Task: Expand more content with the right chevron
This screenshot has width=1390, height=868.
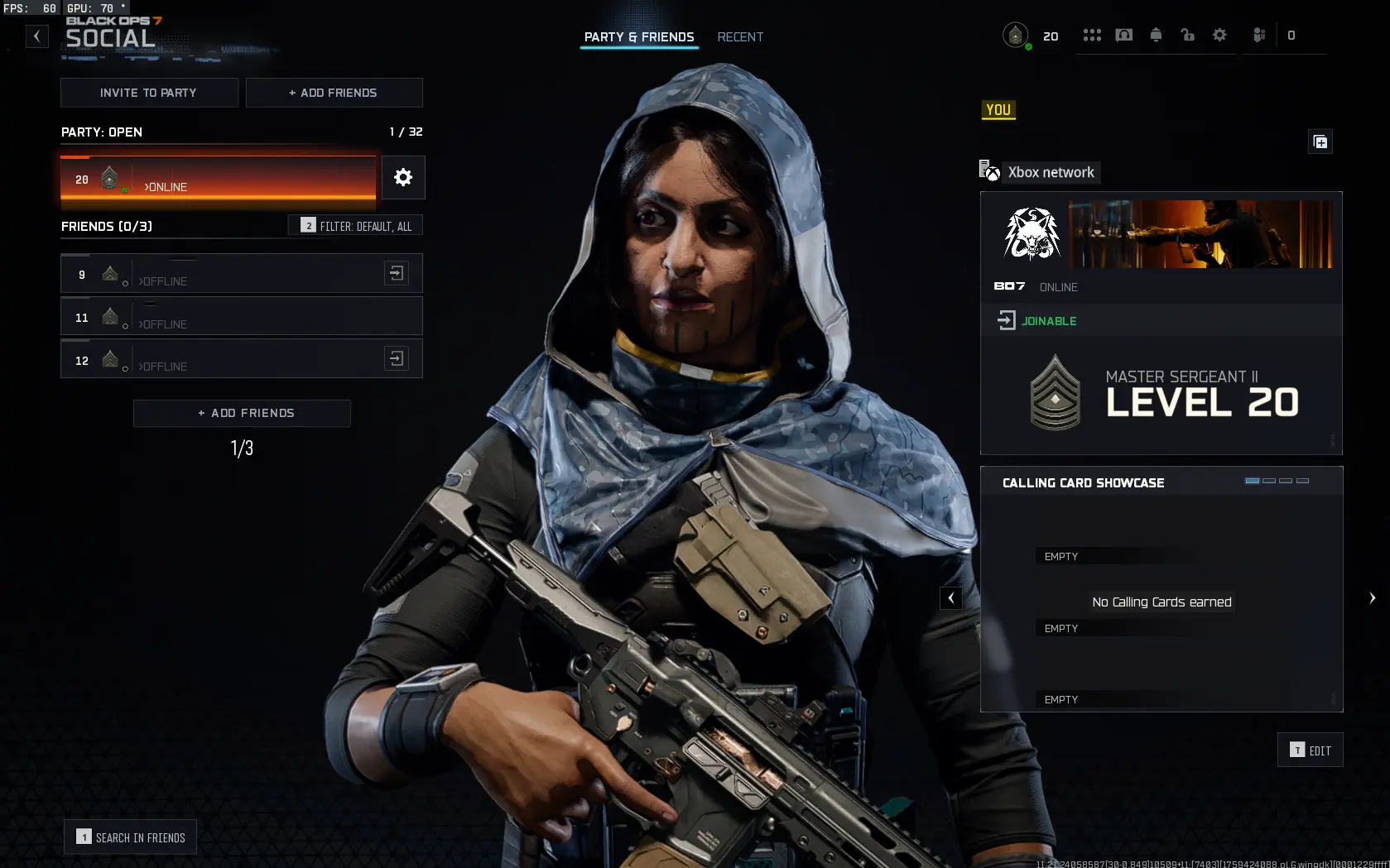Action: coord(1373,597)
